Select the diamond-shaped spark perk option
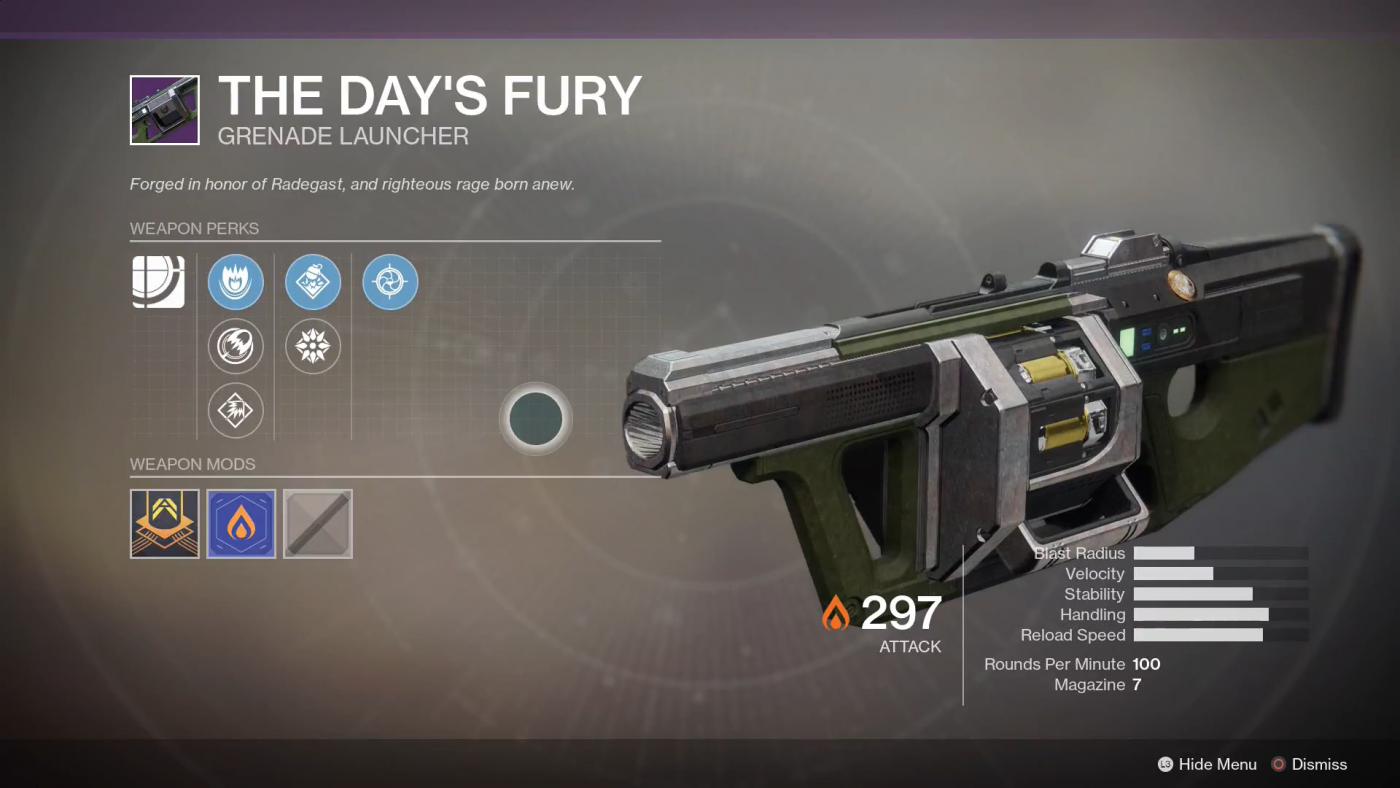Image resolution: width=1400 pixels, height=788 pixels. coord(235,410)
